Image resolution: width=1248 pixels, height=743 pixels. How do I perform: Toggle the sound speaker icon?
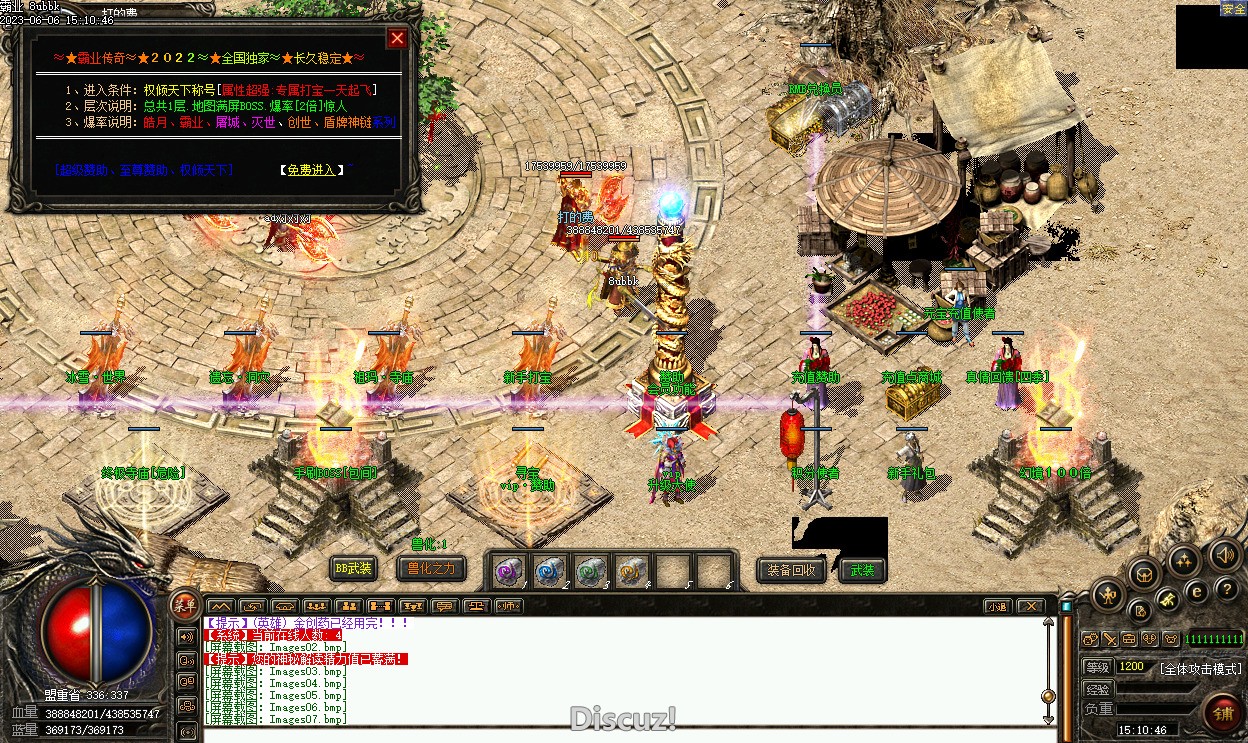coord(1224,554)
